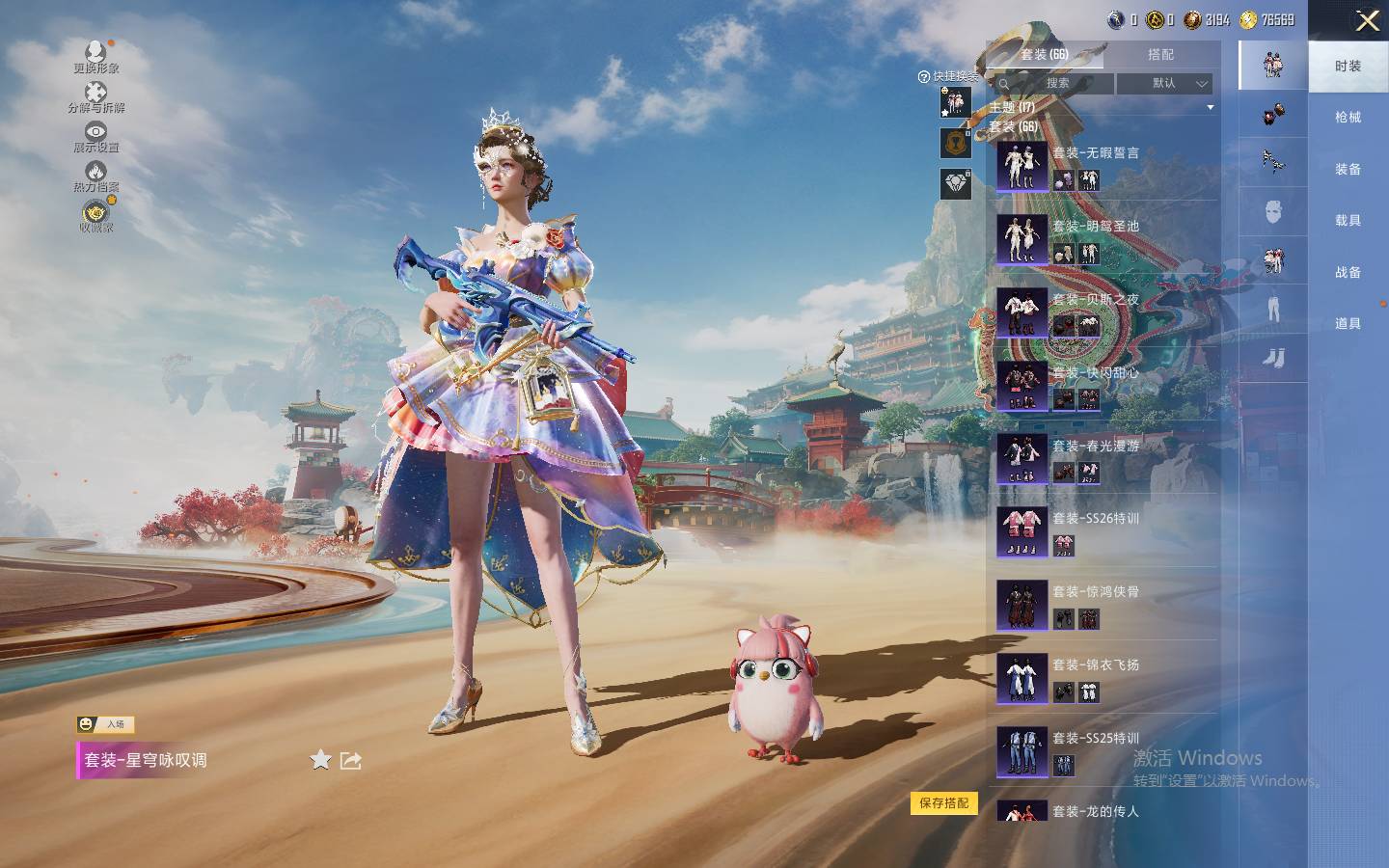Screen dimensions: 1389x868
Task: Open the 默认 sort dropdown
Action: (1164, 84)
